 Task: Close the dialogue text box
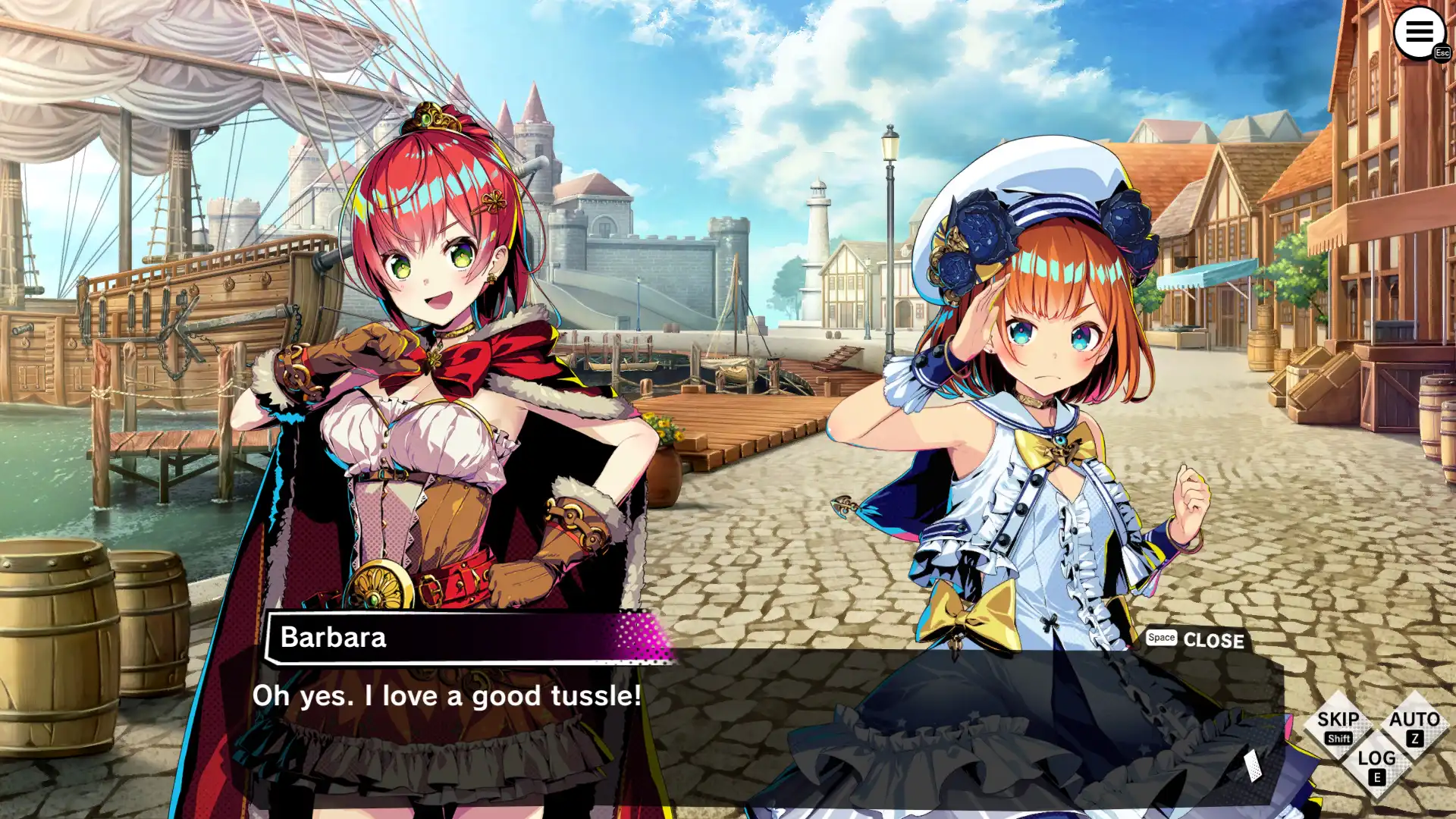pyautogui.click(x=1196, y=639)
